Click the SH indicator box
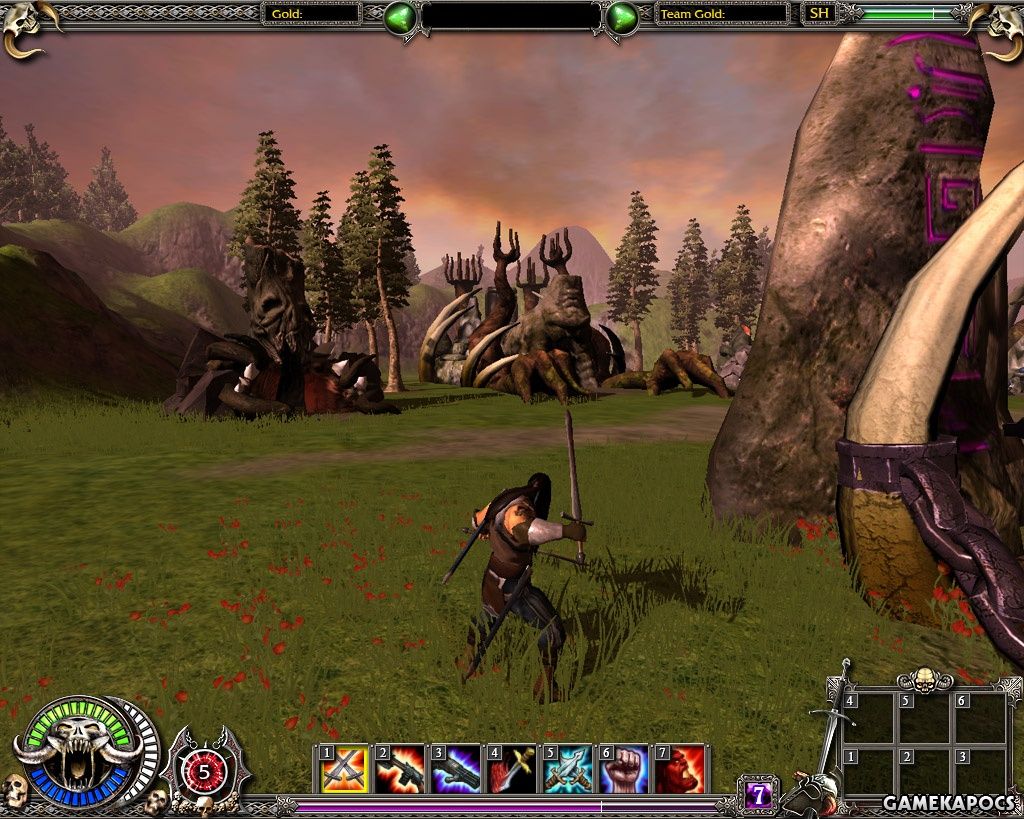 click(x=819, y=13)
